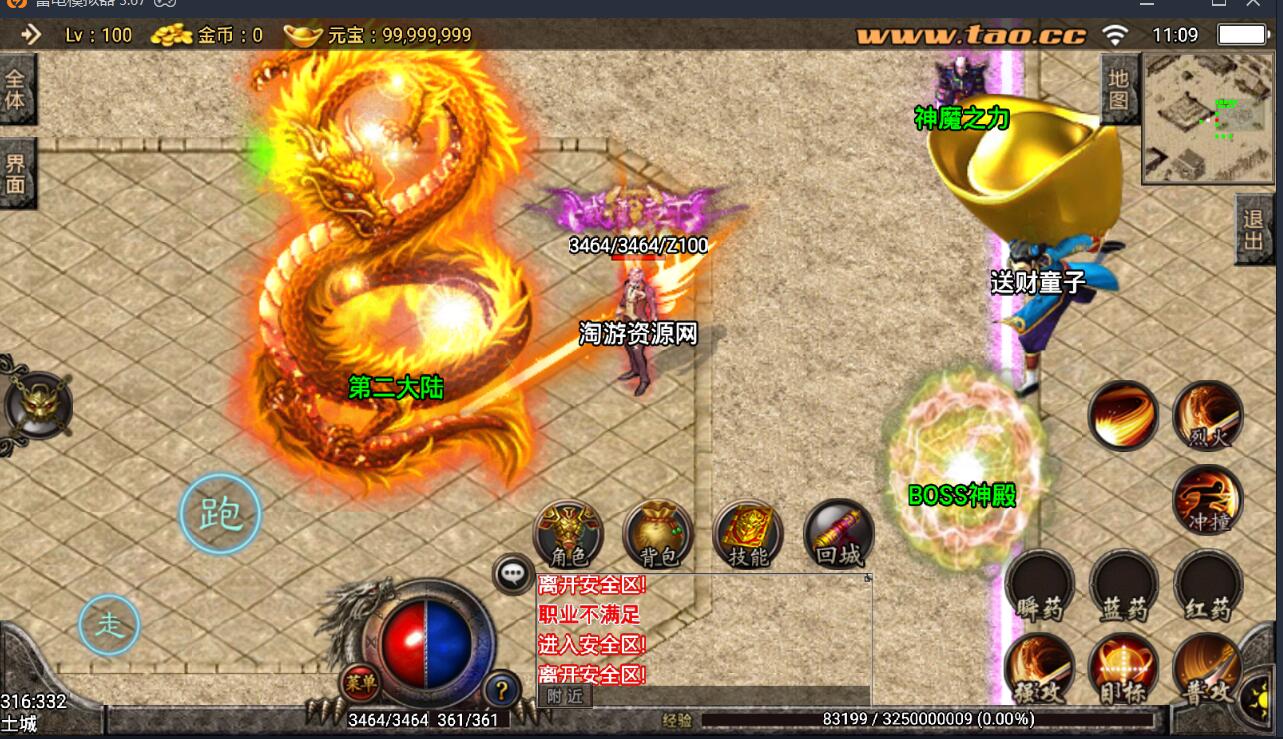Activate the 冲撞 charge skill
This screenshot has width=1283, height=739.
point(1208,499)
